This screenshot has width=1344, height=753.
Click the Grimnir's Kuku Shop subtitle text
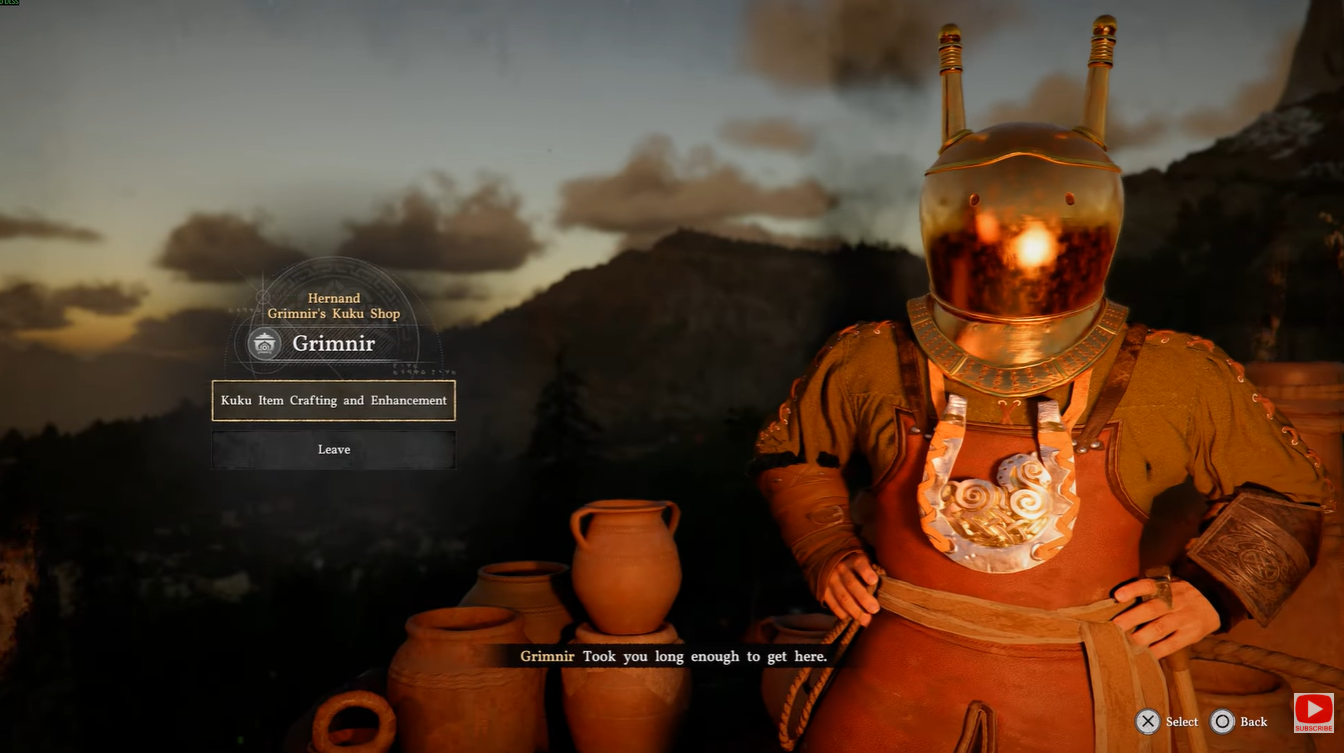(x=334, y=313)
